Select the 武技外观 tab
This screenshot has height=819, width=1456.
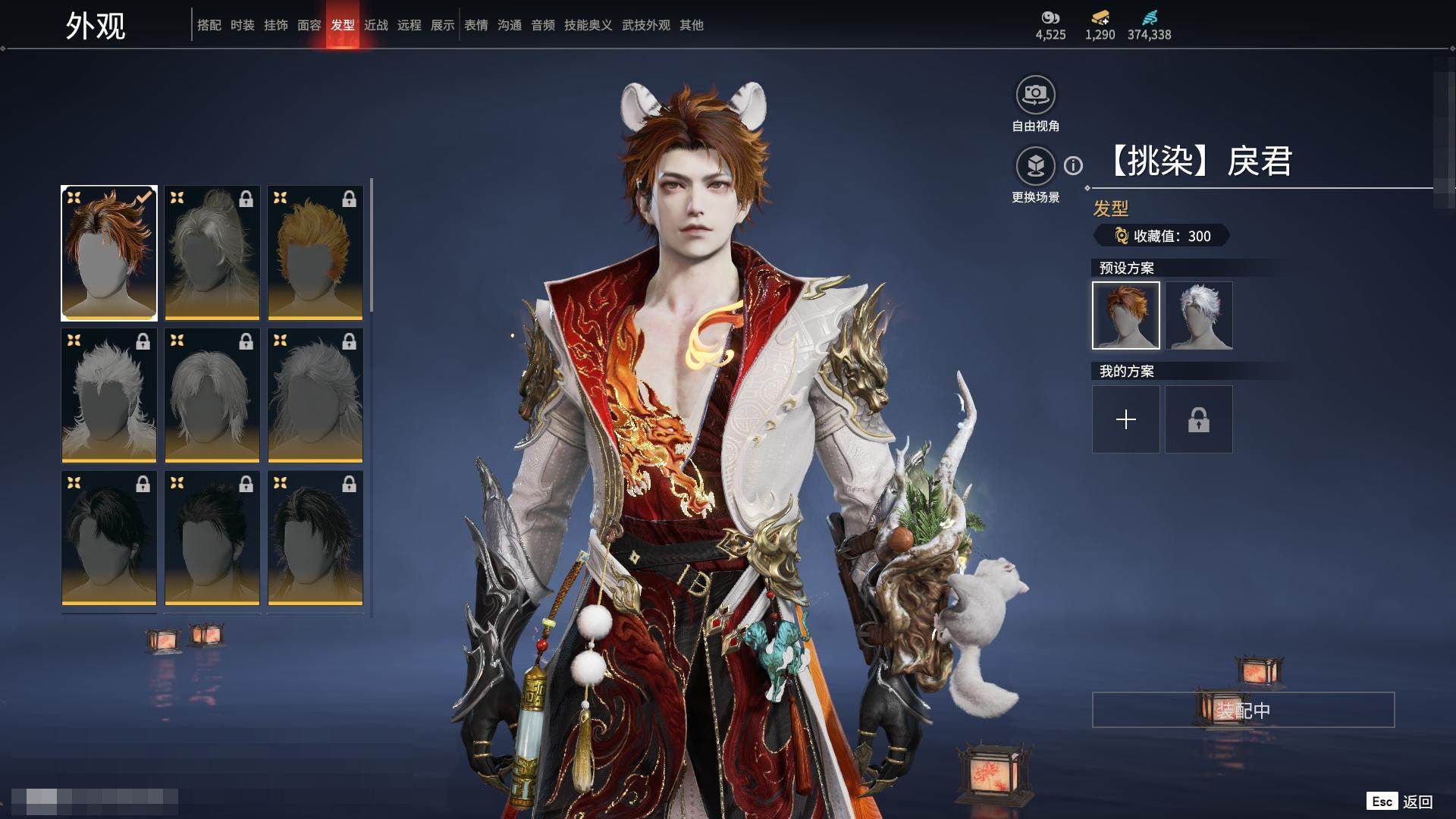point(645,25)
